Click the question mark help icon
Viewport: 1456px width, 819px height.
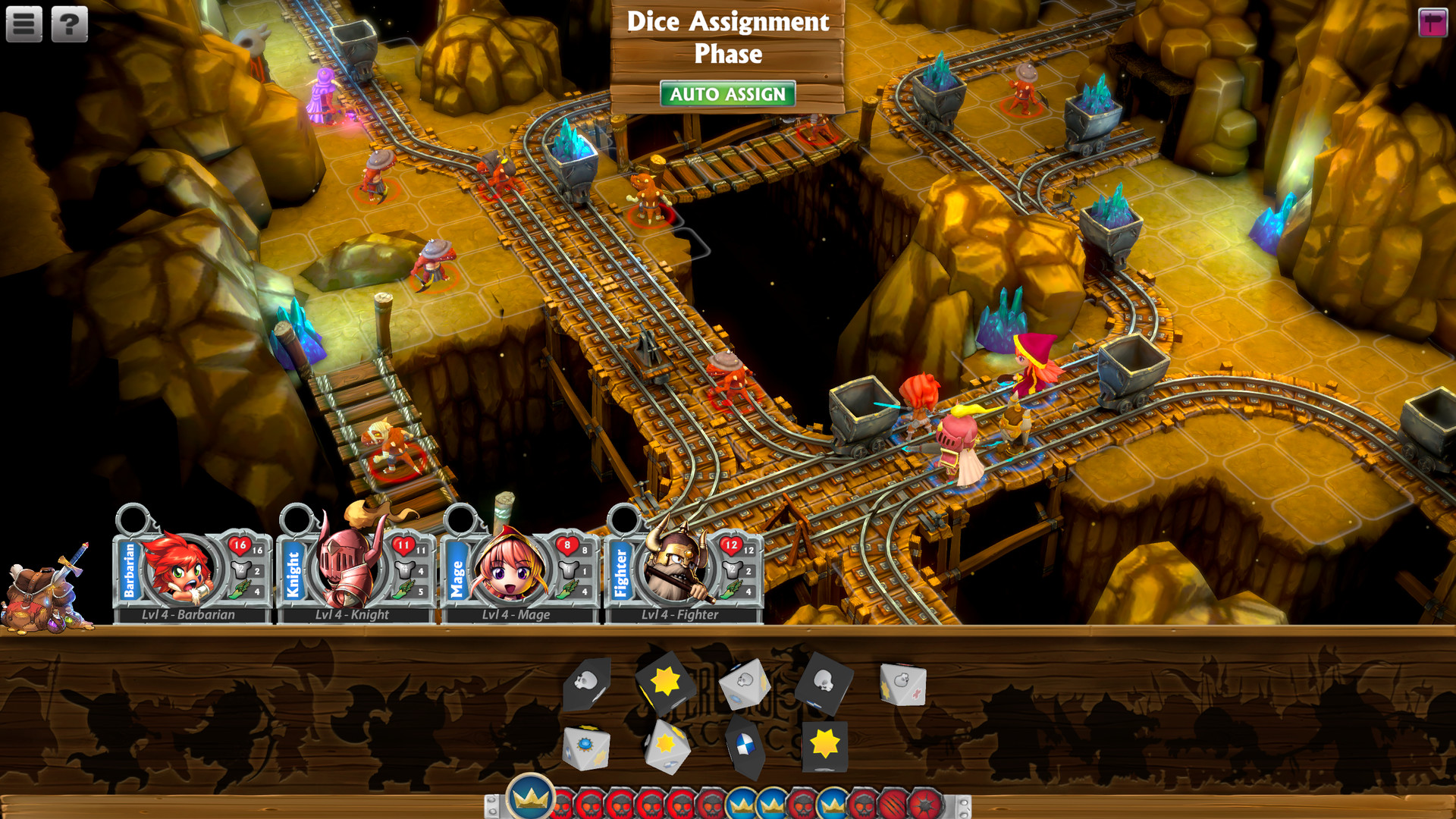pyautogui.click(x=68, y=23)
